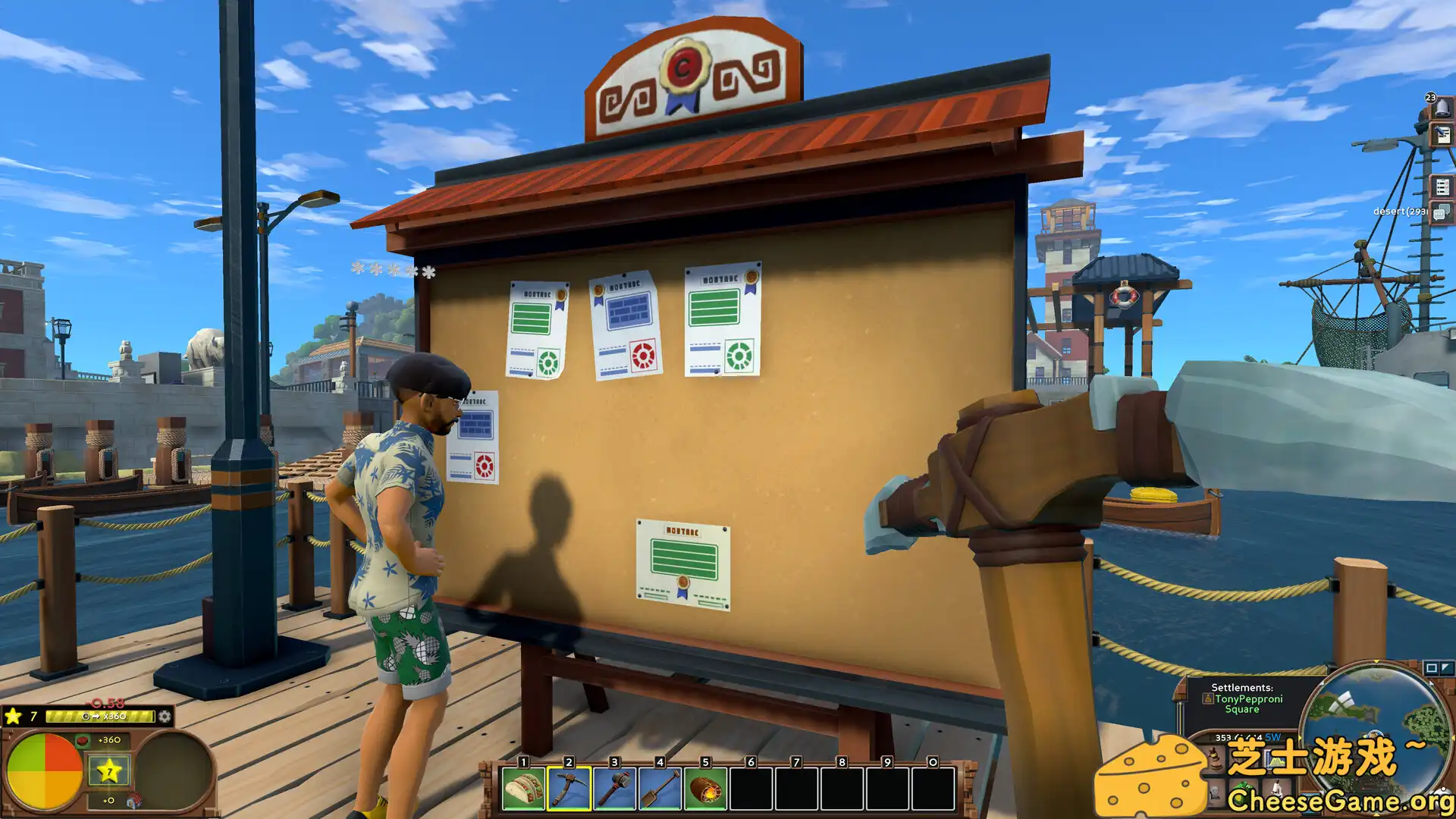Open XP settings with the gear icon
Screen dimensions: 1456x819
pos(165,717)
